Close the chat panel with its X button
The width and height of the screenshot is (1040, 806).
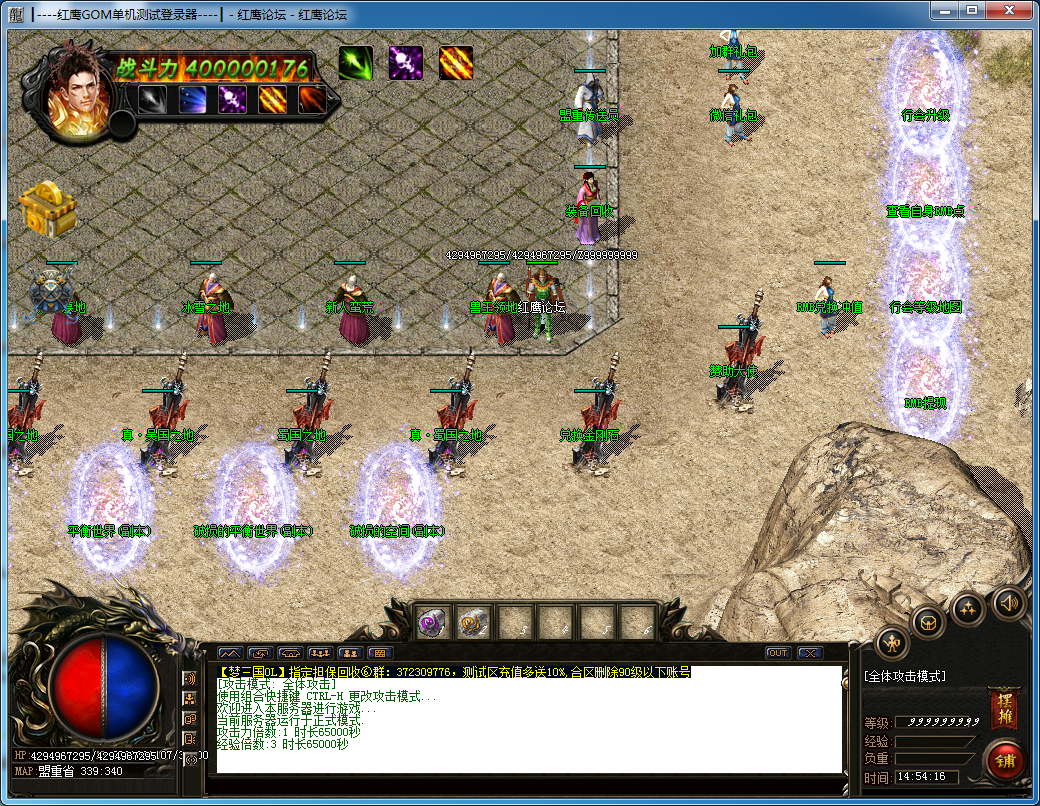(809, 653)
